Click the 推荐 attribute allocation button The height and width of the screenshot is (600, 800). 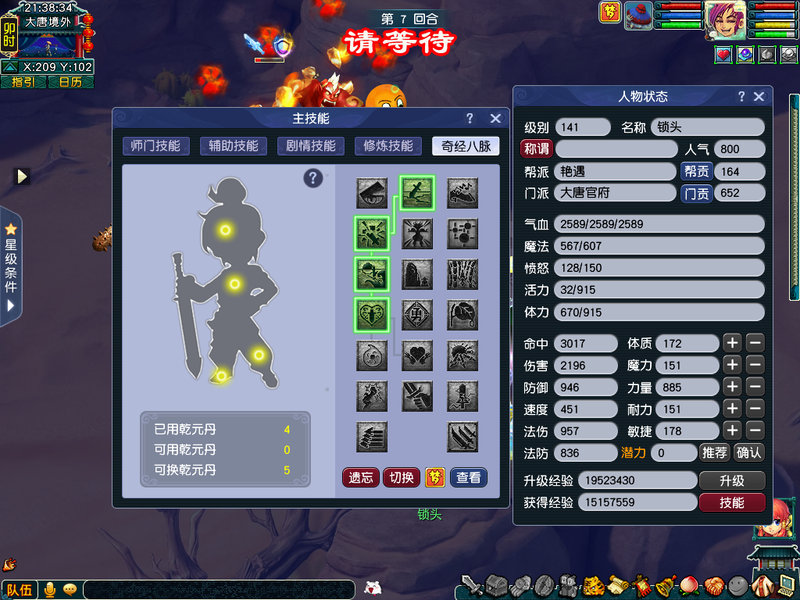coord(714,452)
